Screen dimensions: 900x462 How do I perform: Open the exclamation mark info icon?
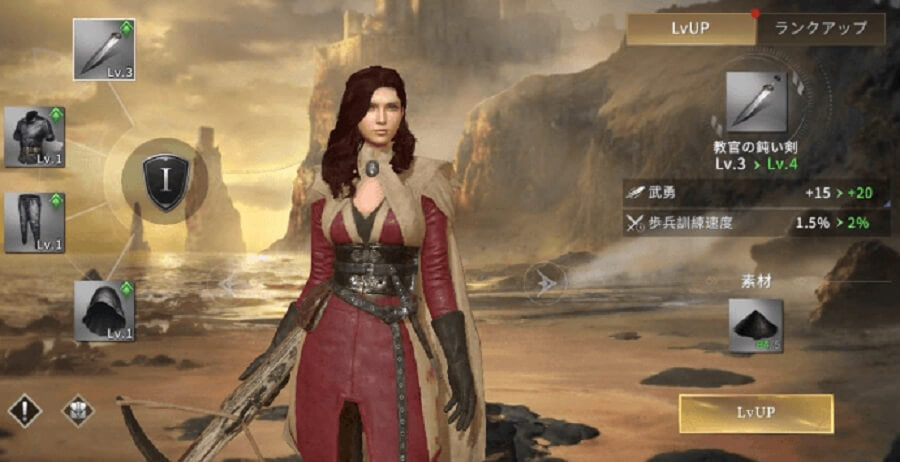click(24, 410)
